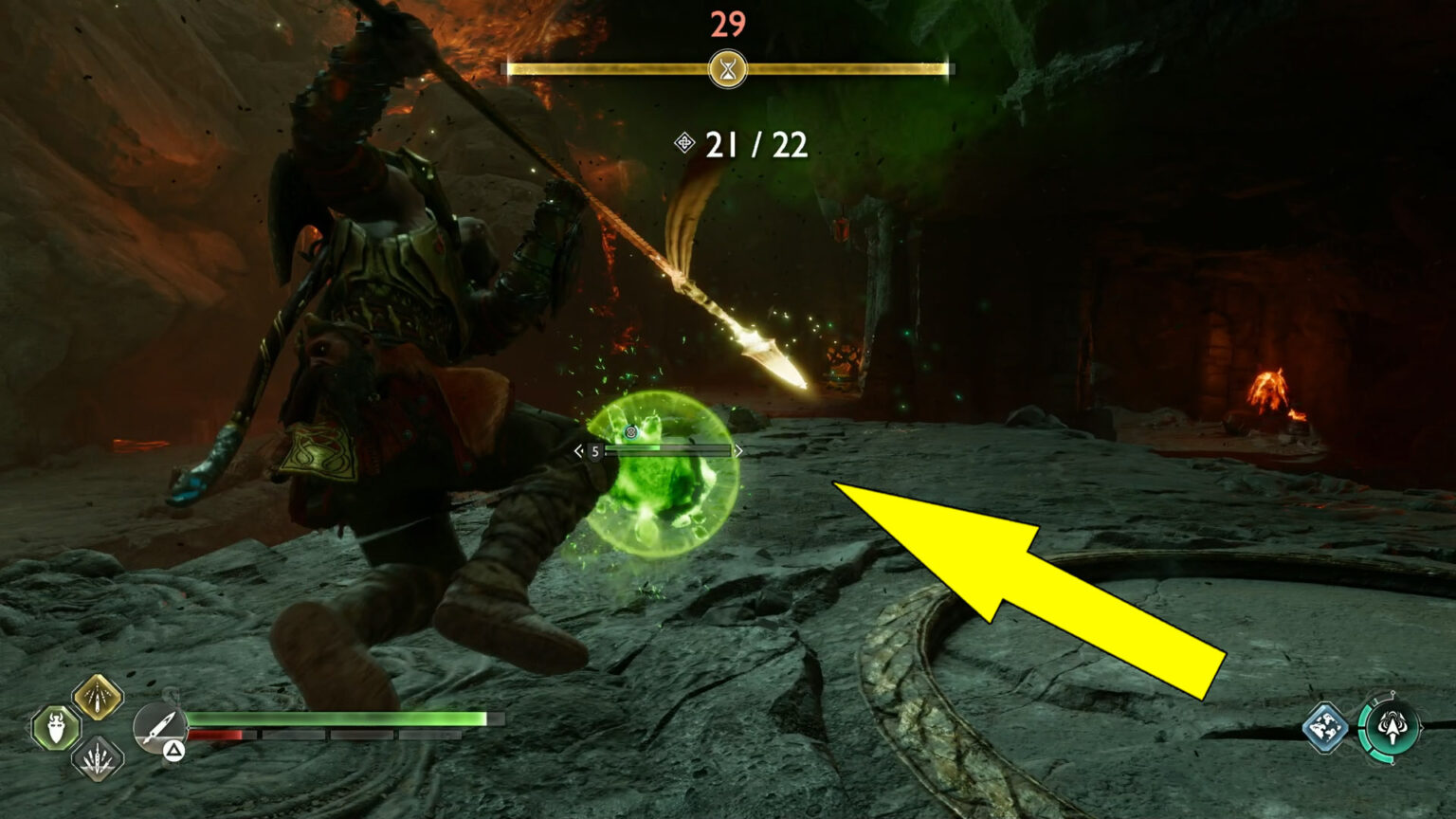The width and height of the screenshot is (1456, 819).
Task: Select the yellow sonic arrow ability icon
Action: 98,697
